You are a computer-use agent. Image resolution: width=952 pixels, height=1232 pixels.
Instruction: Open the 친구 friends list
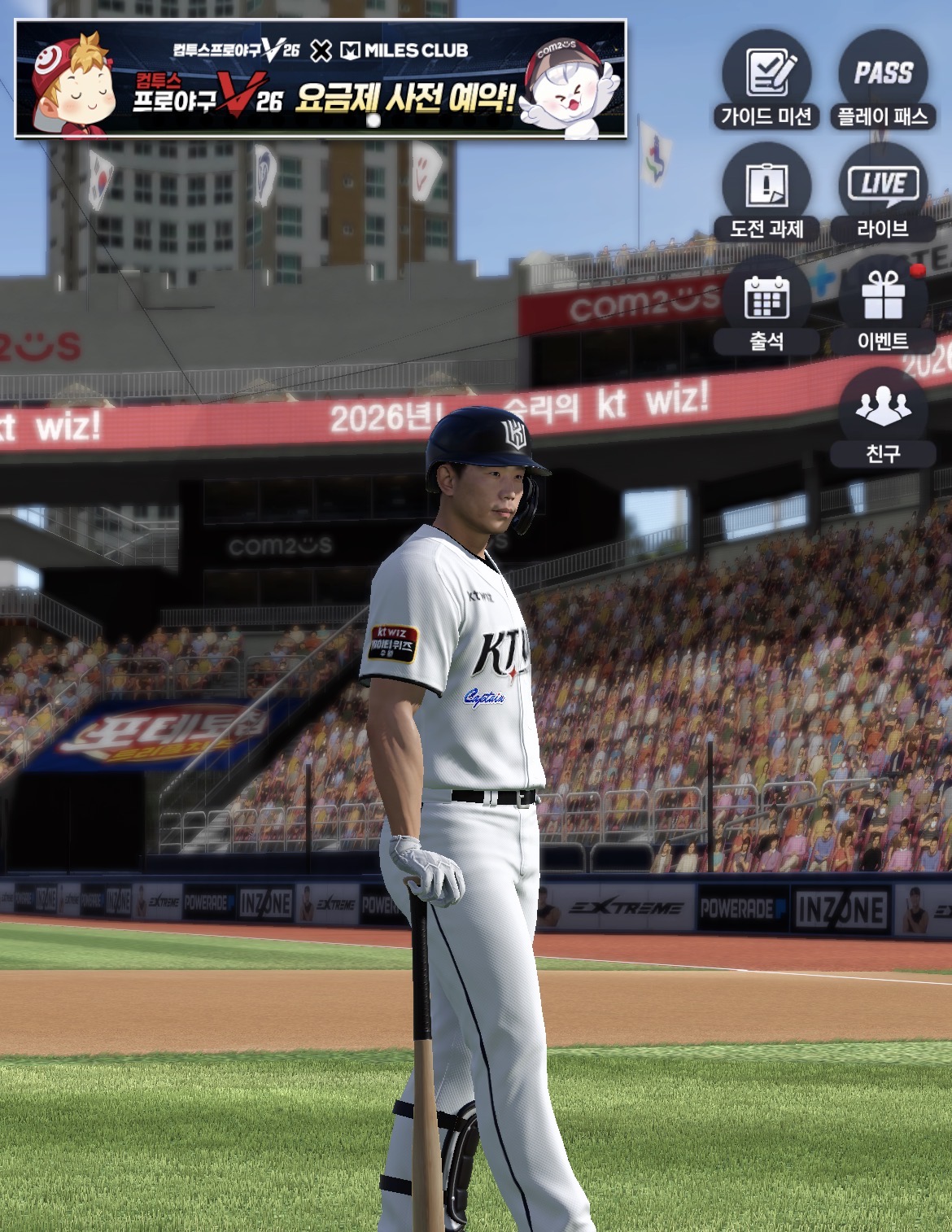click(883, 417)
